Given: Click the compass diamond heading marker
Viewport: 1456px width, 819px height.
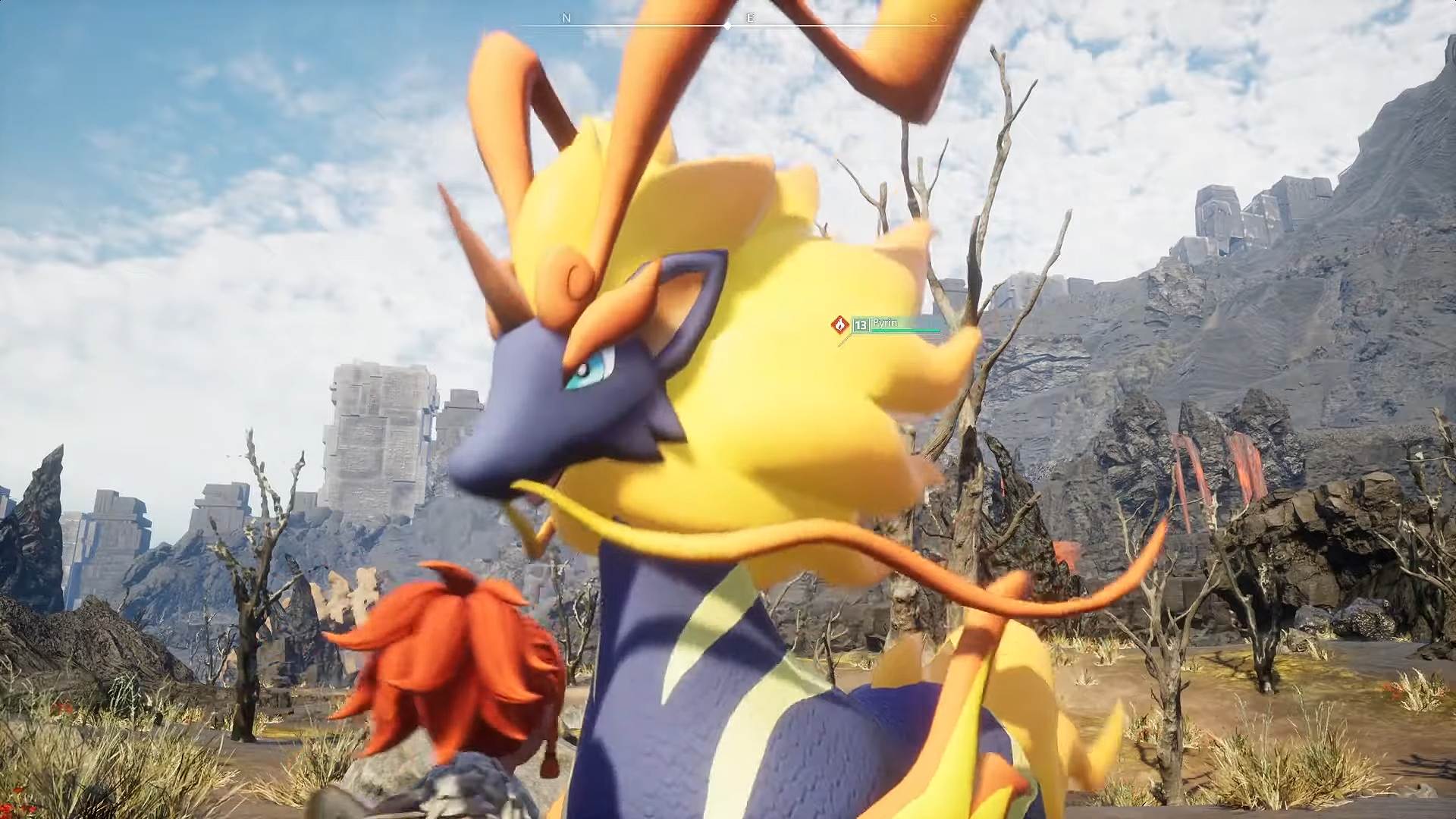Looking at the screenshot, I should [728, 26].
